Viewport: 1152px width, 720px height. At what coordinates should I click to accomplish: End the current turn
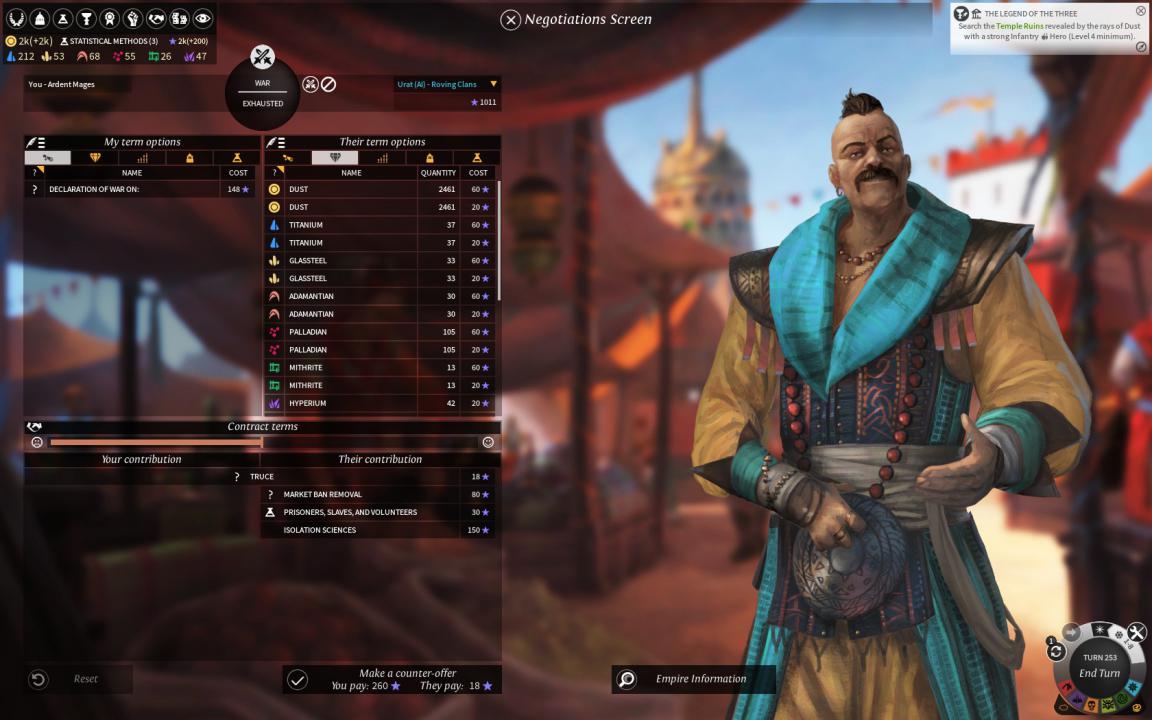pyautogui.click(x=1099, y=673)
